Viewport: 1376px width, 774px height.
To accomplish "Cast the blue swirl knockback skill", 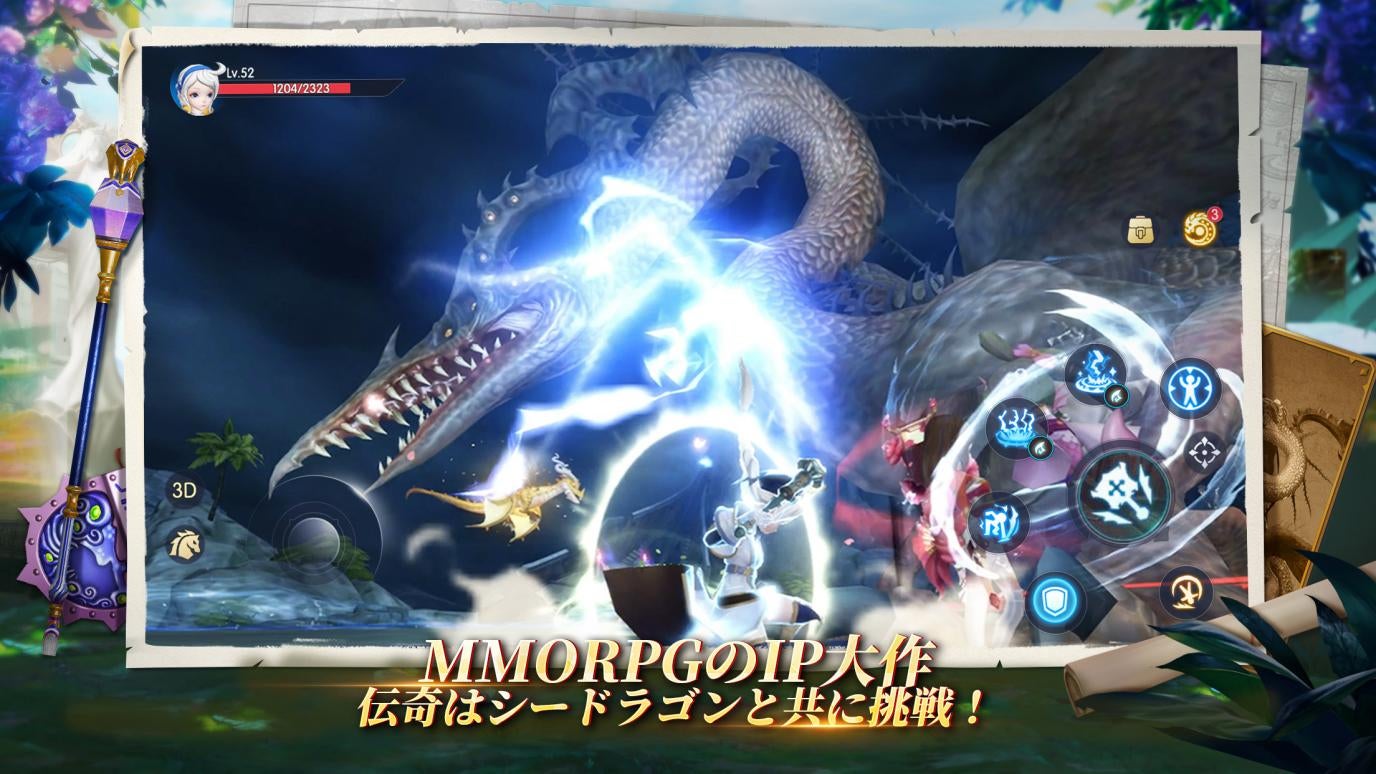I will tap(997, 520).
